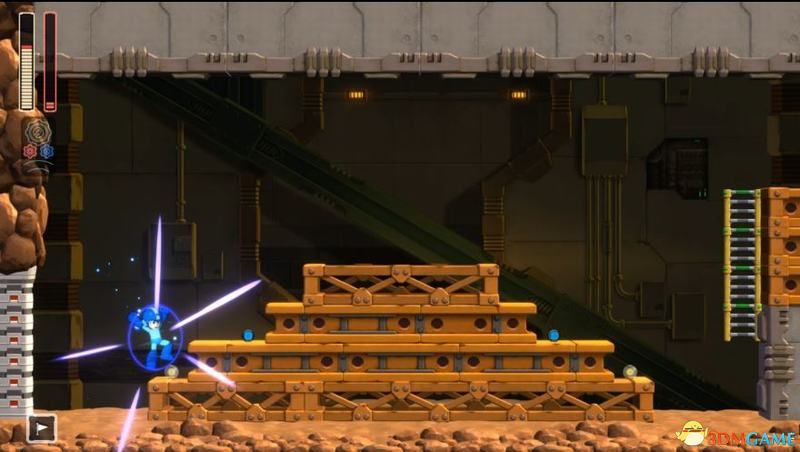Click the white flag checkpoint icon

pyautogui.click(x=42, y=428)
